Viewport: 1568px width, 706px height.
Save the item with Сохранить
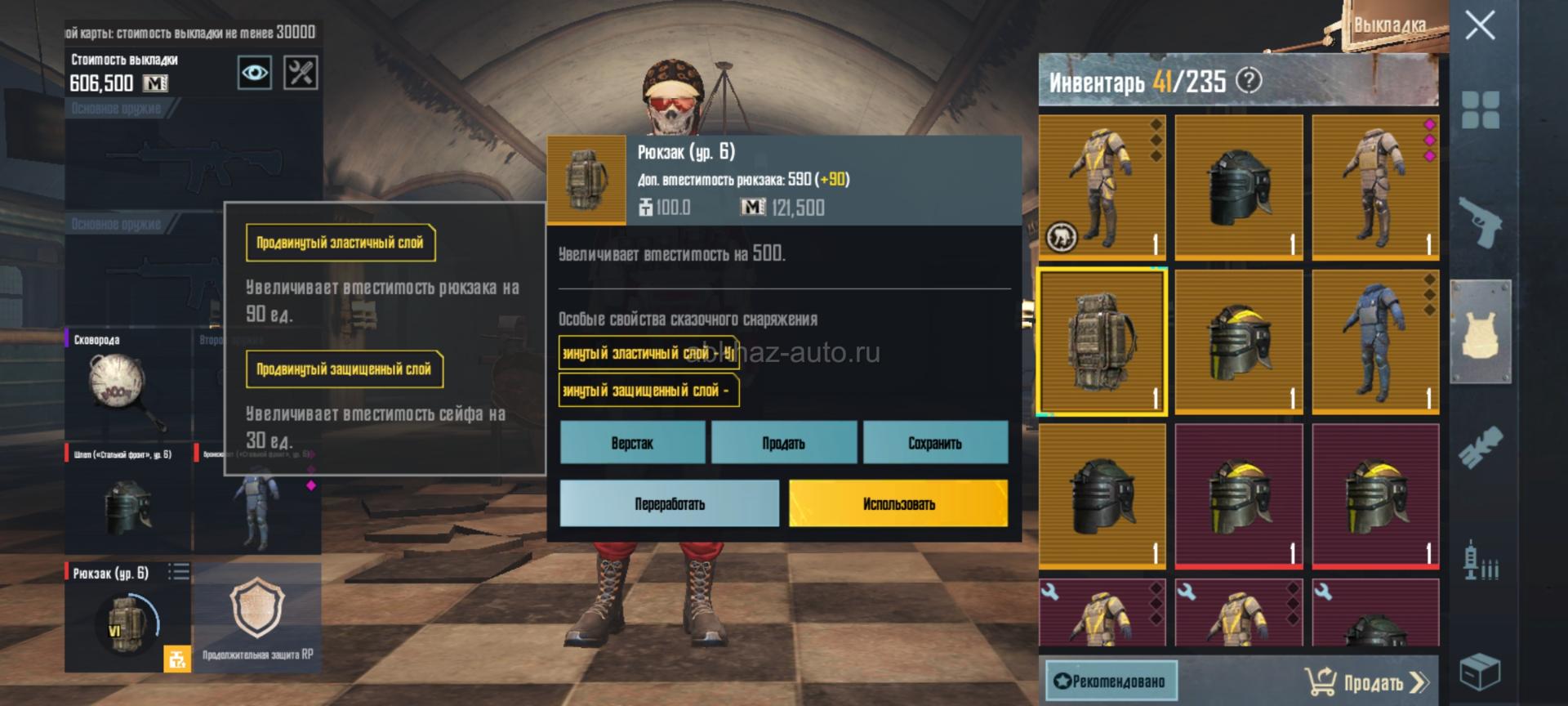[x=935, y=443]
